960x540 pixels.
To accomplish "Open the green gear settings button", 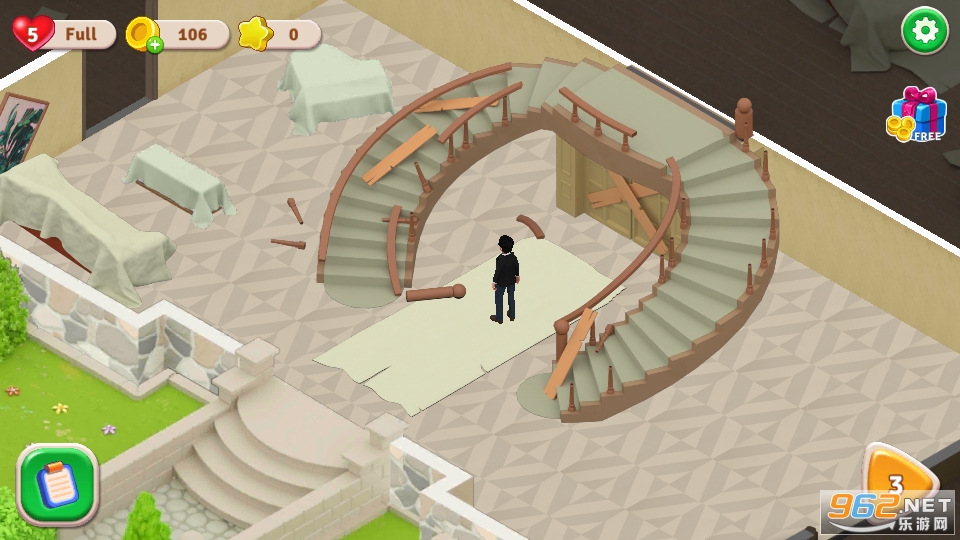I will (x=925, y=31).
